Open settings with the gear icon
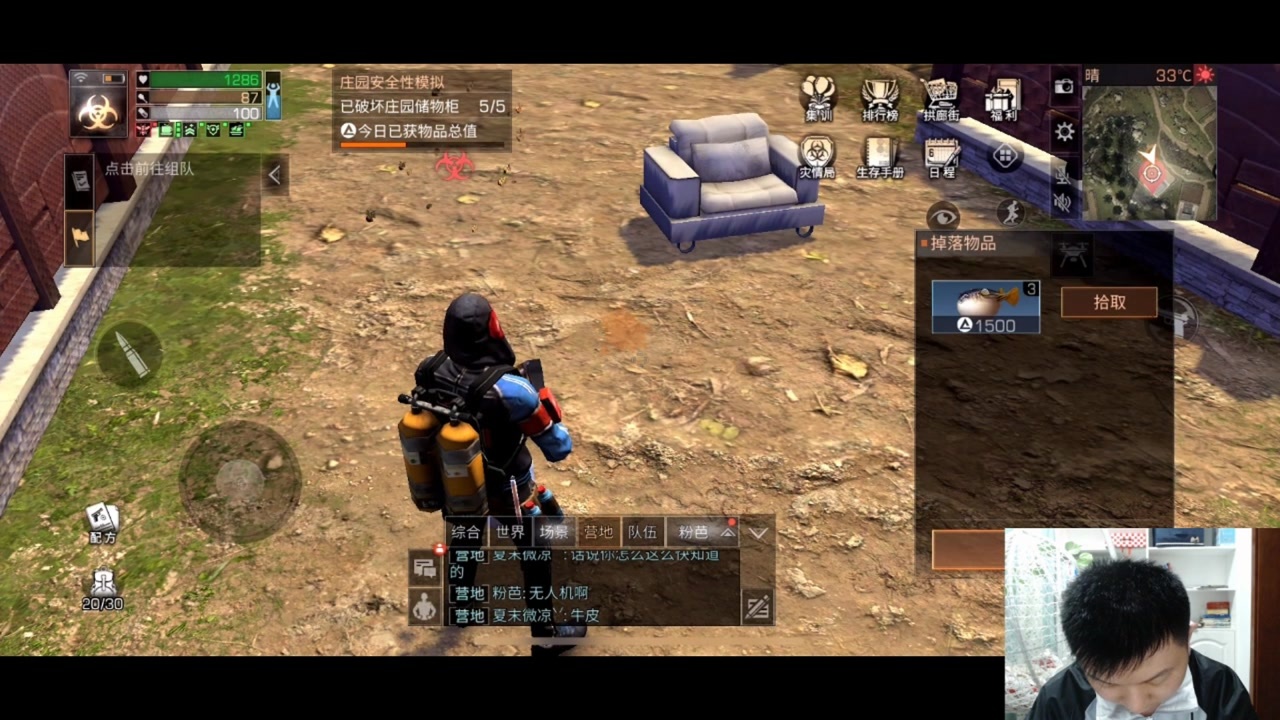1280x720 pixels. (1065, 132)
